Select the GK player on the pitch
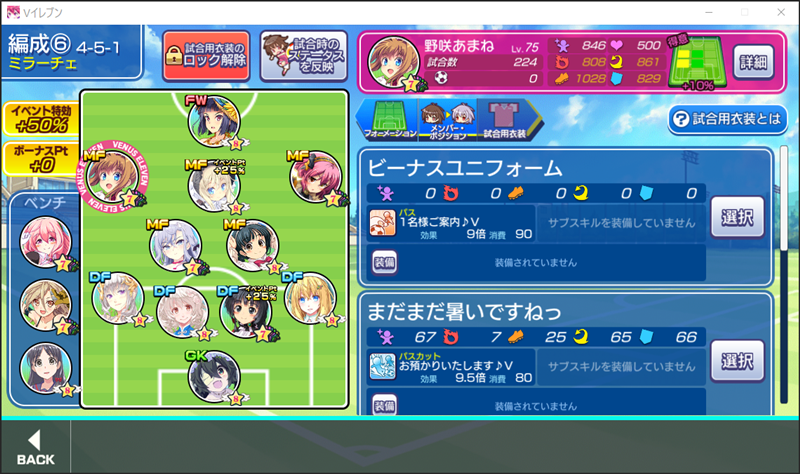The width and height of the screenshot is (800, 474). click(213, 376)
